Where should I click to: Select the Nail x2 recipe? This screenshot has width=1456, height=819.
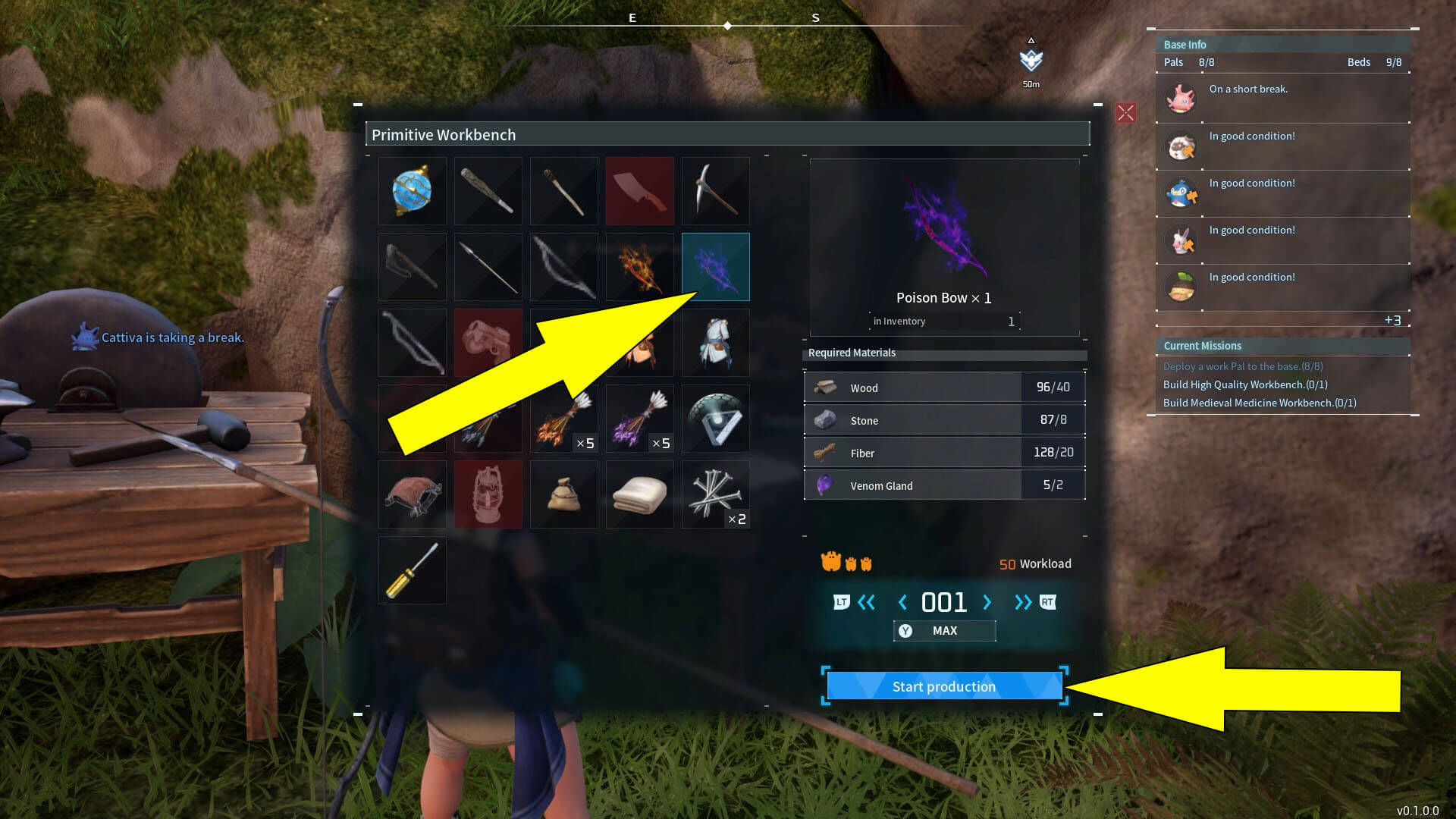coord(715,494)
